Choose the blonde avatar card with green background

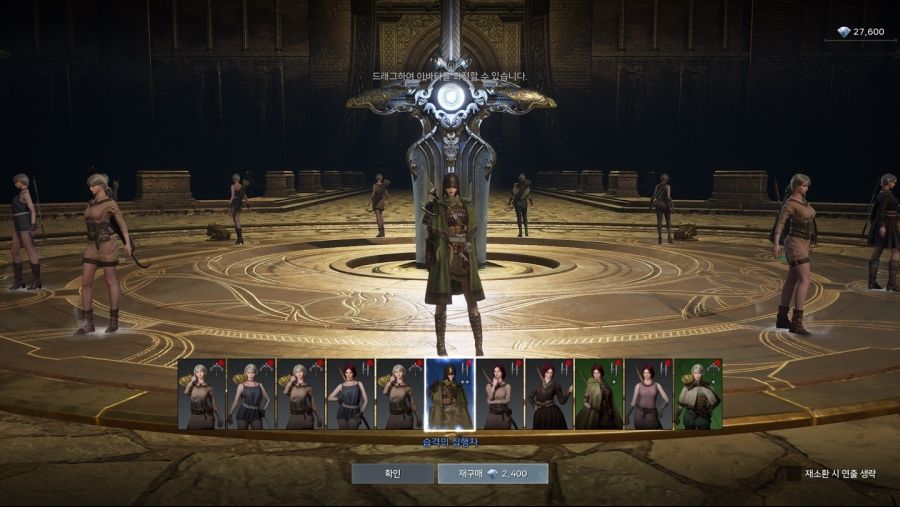[x=698, y=394]
